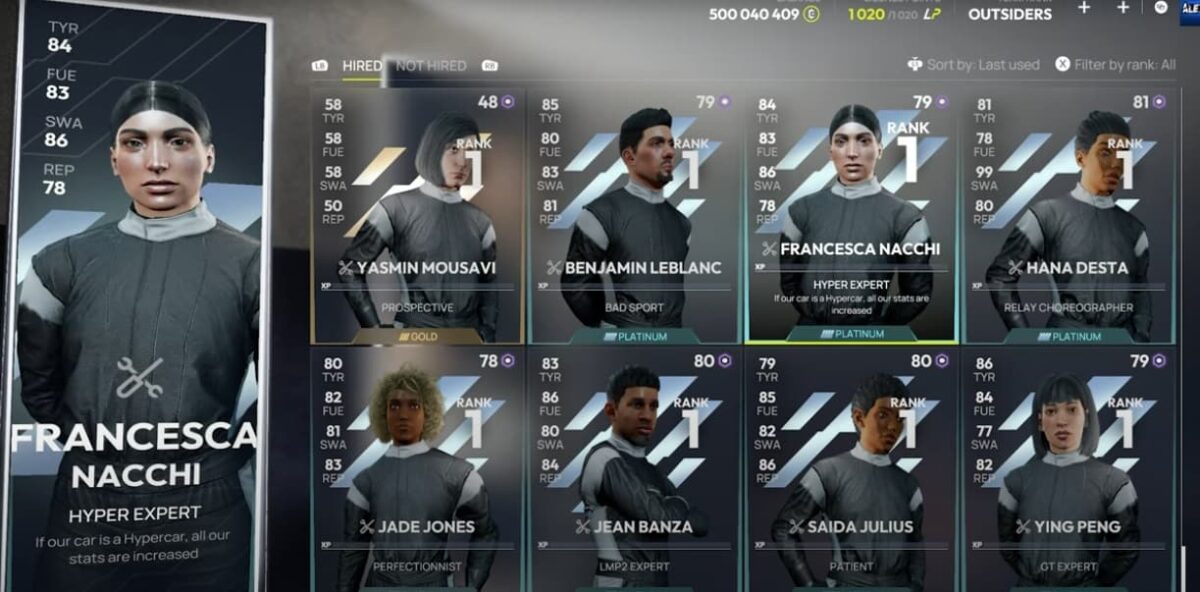Switch to the Not Hired tab
The height and width of the screenshot is (592, 1200).
(431, 66)
